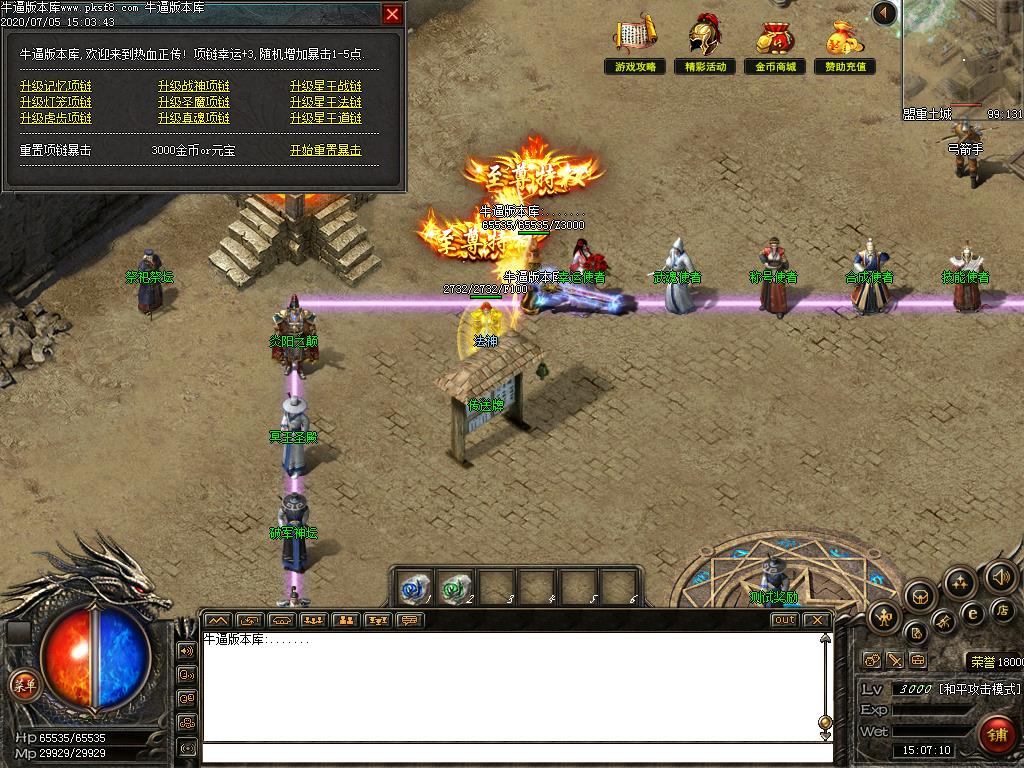This screenshot has width=1024, height=768.
Task: Open the 店 shop round button
Action: 1003,609
